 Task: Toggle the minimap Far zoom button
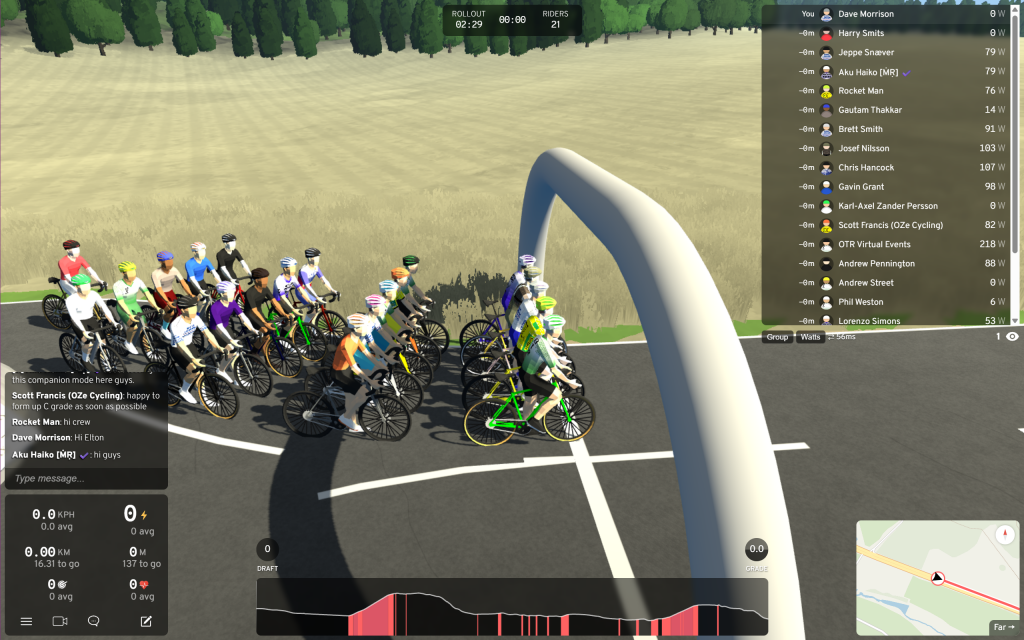pyautogui.click(x=1003, y=627)
